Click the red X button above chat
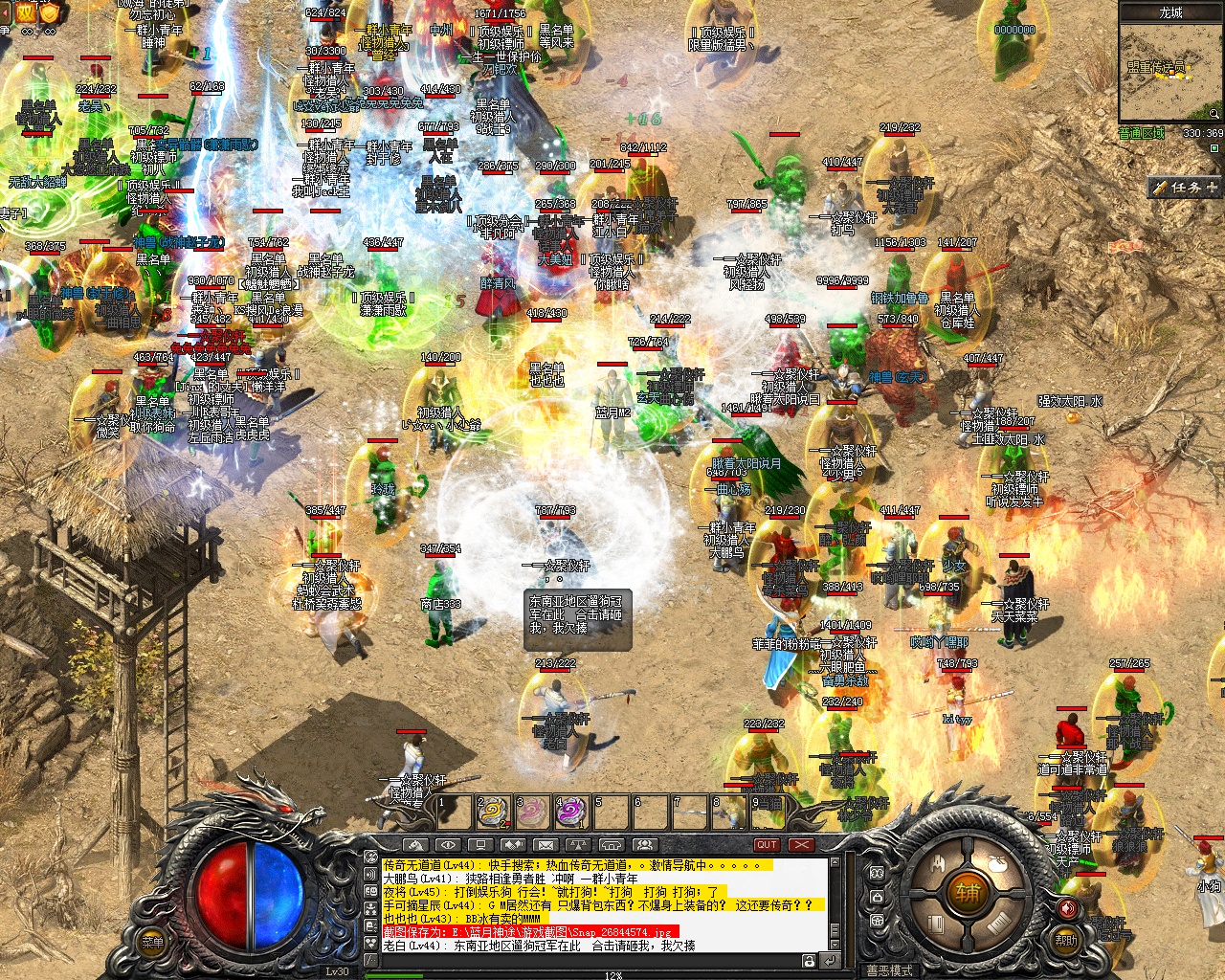Viewport: 1225px width, 980px height. (801, 845)
